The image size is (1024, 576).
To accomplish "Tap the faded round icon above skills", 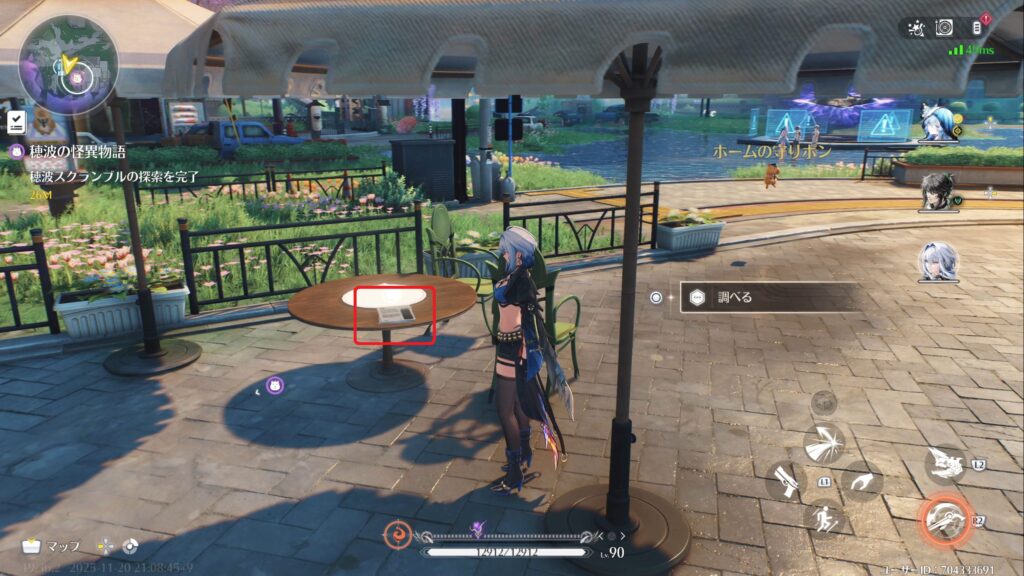I will pos(825,403).
